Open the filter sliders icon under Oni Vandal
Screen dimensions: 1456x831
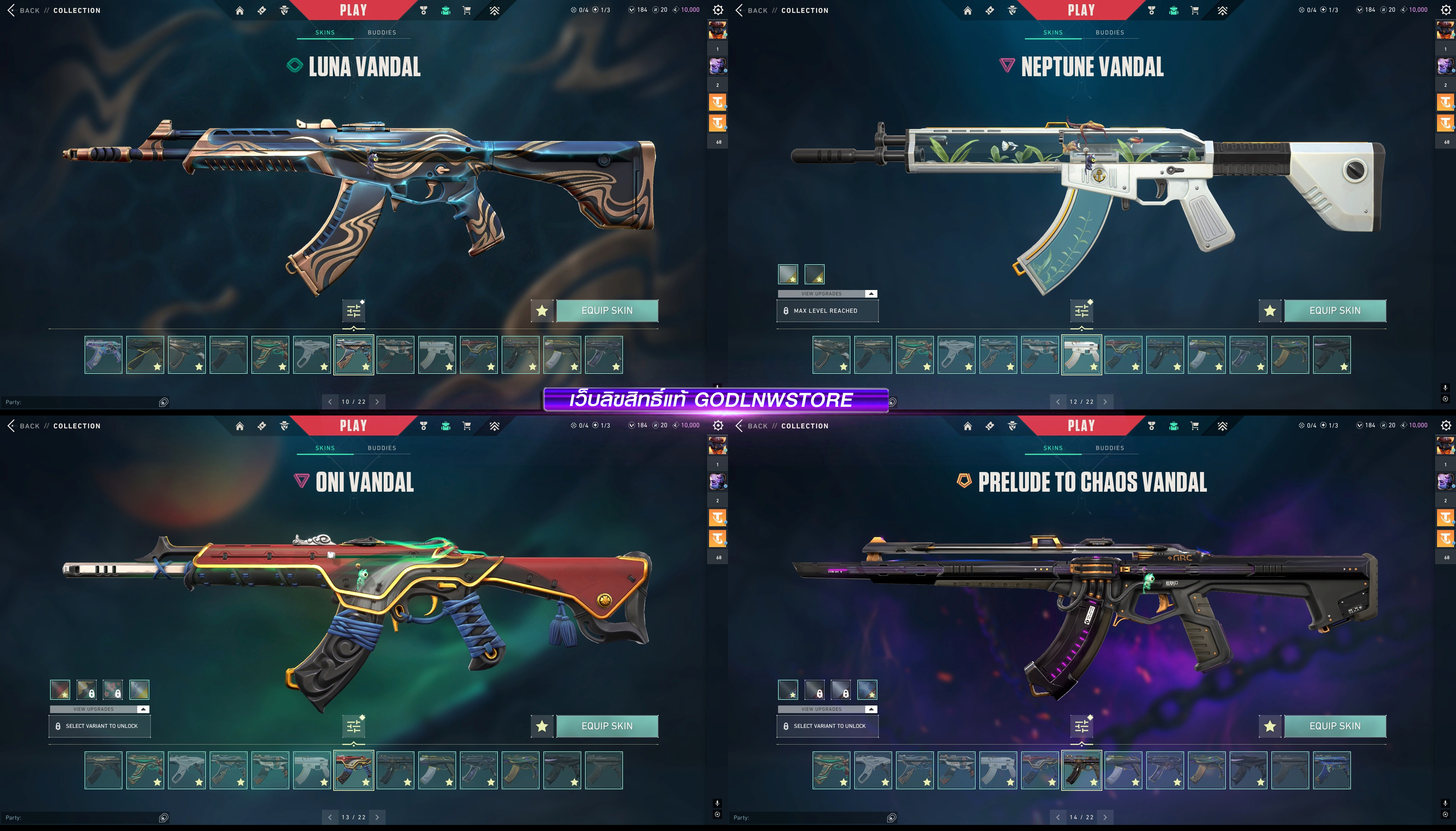354,726
